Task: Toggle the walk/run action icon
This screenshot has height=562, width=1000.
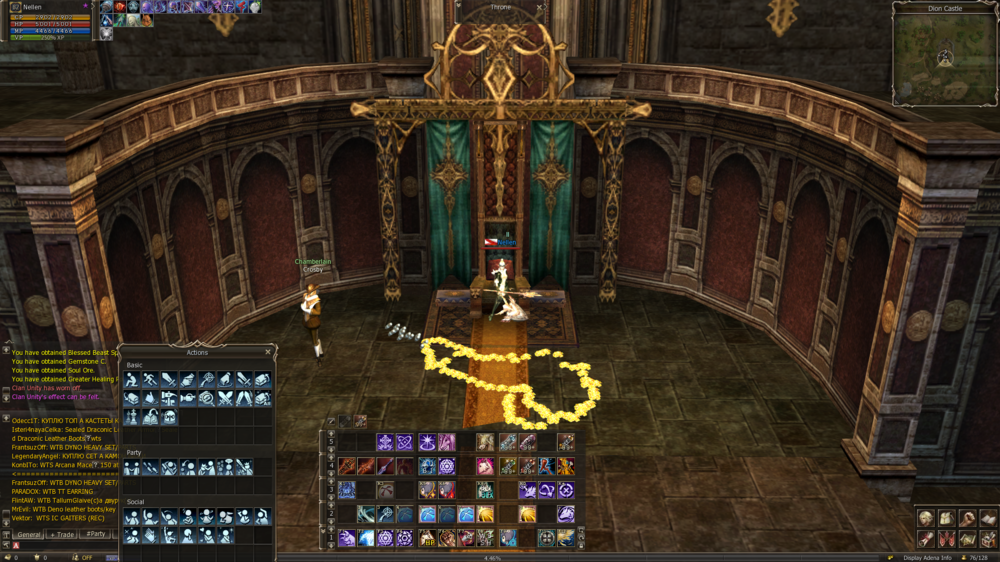Action: (150, 380)
